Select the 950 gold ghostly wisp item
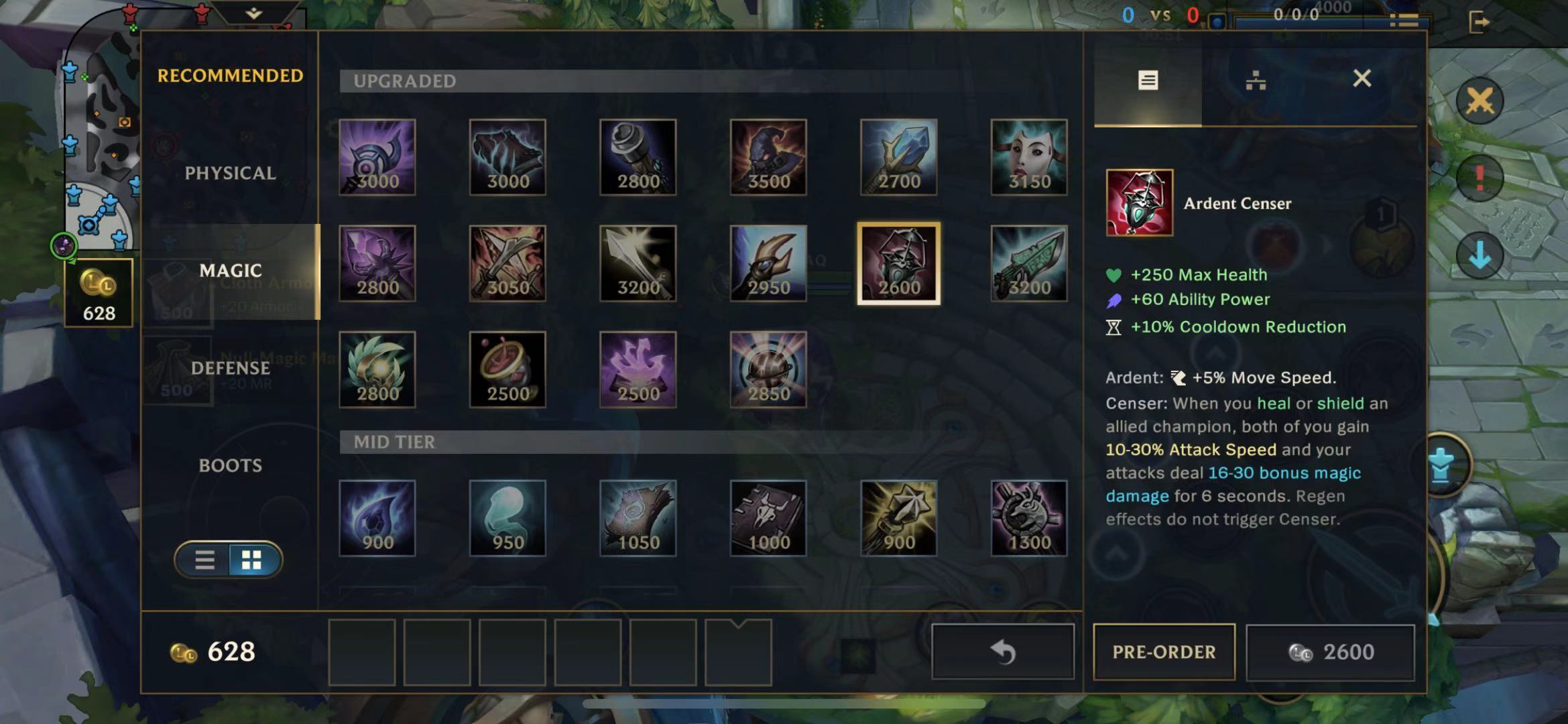The height and width of the screenshot is (724, 1568). [x=507, y=518]
